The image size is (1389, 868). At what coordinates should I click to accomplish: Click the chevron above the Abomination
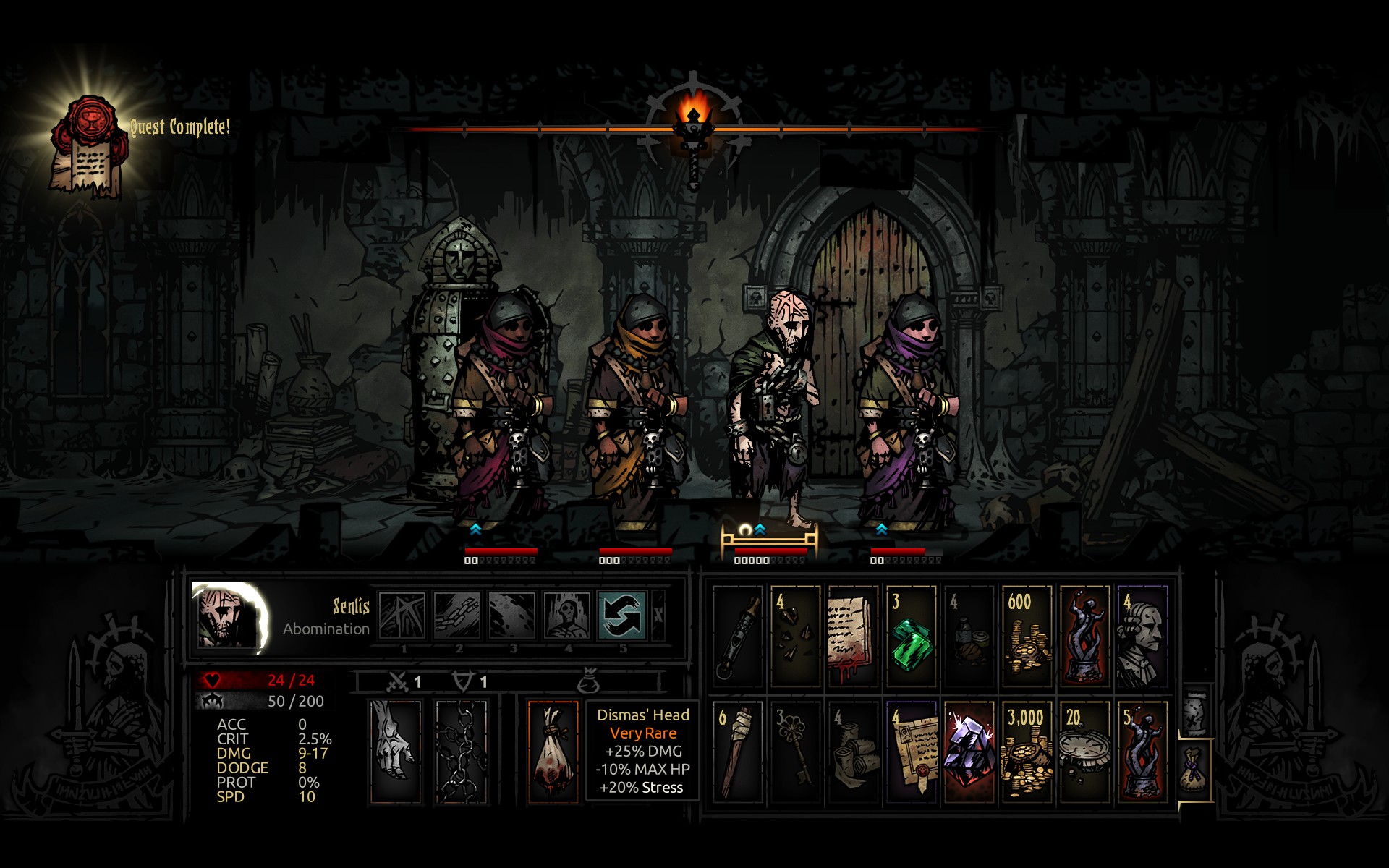click(x=760, y=529)
